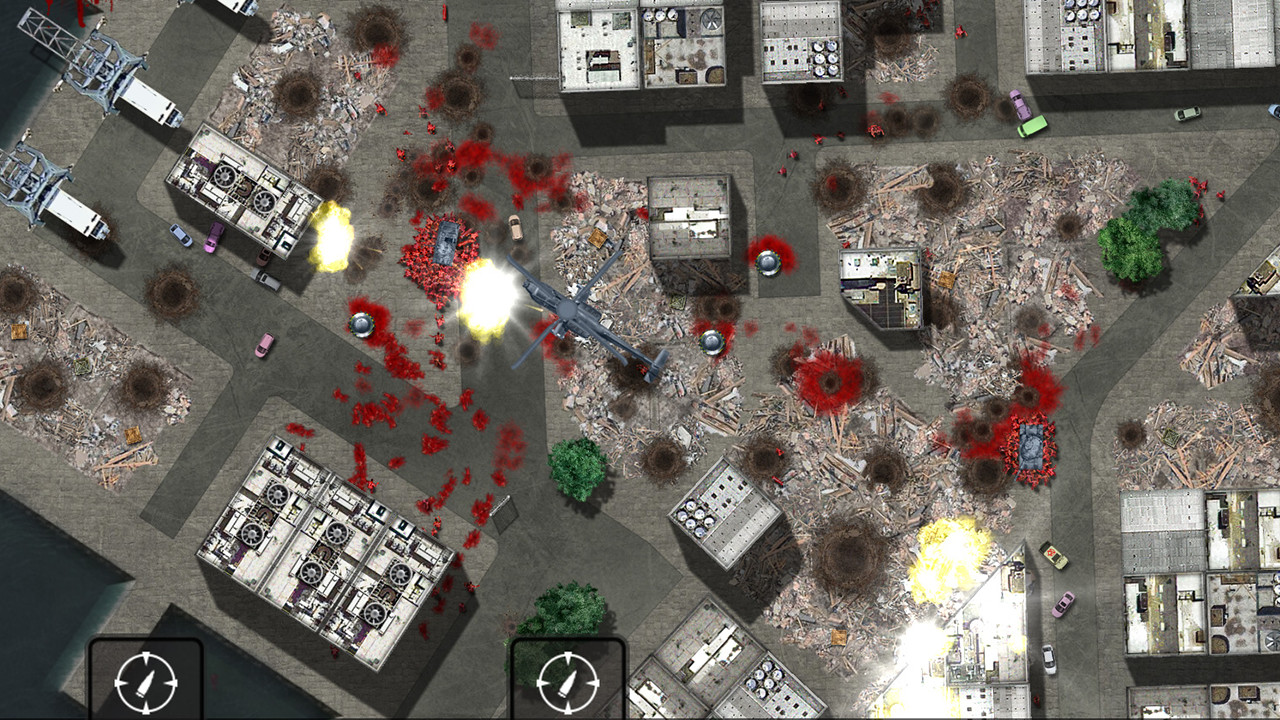Screen dimensions: 1280x720
Task: Click the round turret on the left road
Action: pos(363,323)
